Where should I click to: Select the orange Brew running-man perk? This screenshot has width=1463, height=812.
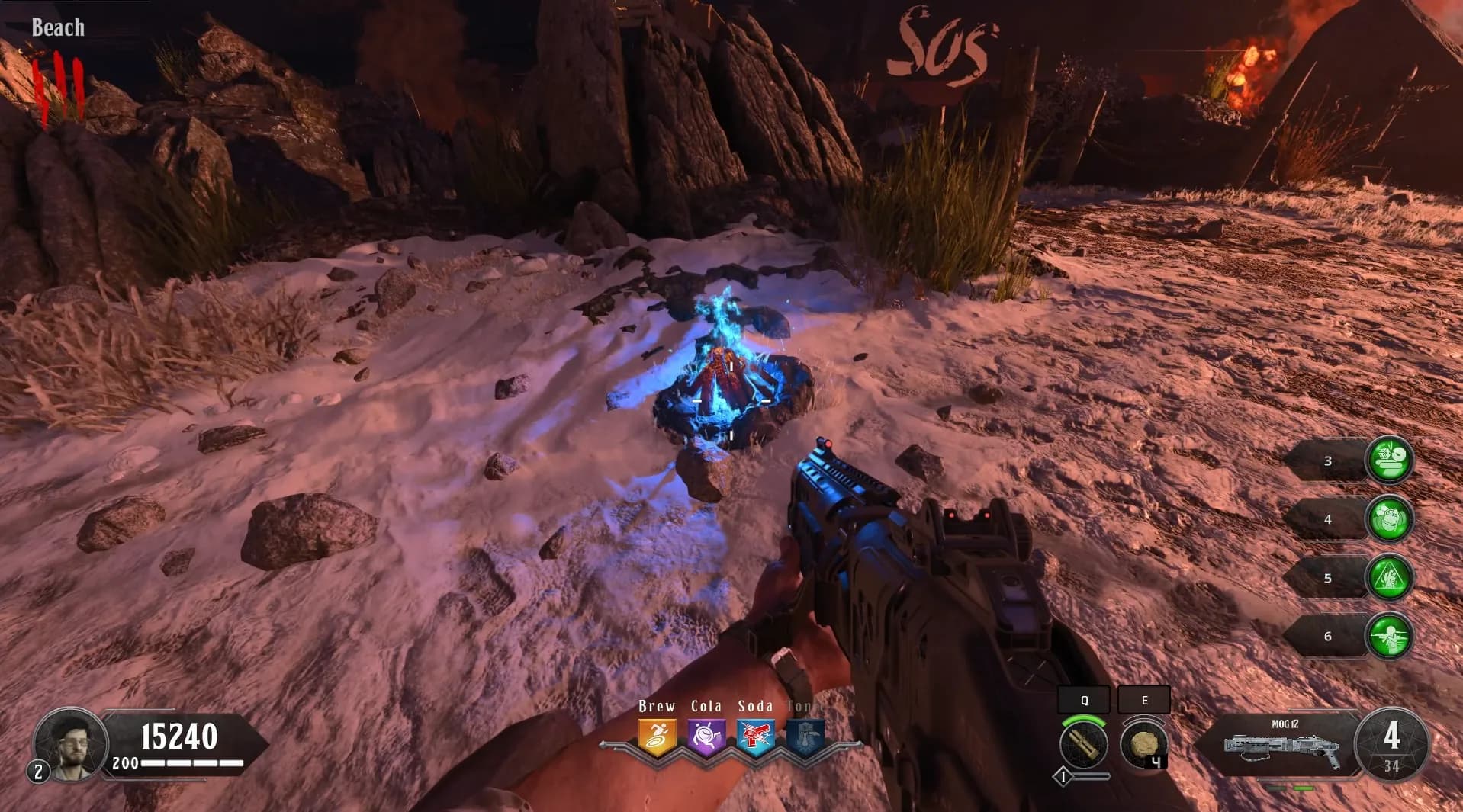(657, 738)
